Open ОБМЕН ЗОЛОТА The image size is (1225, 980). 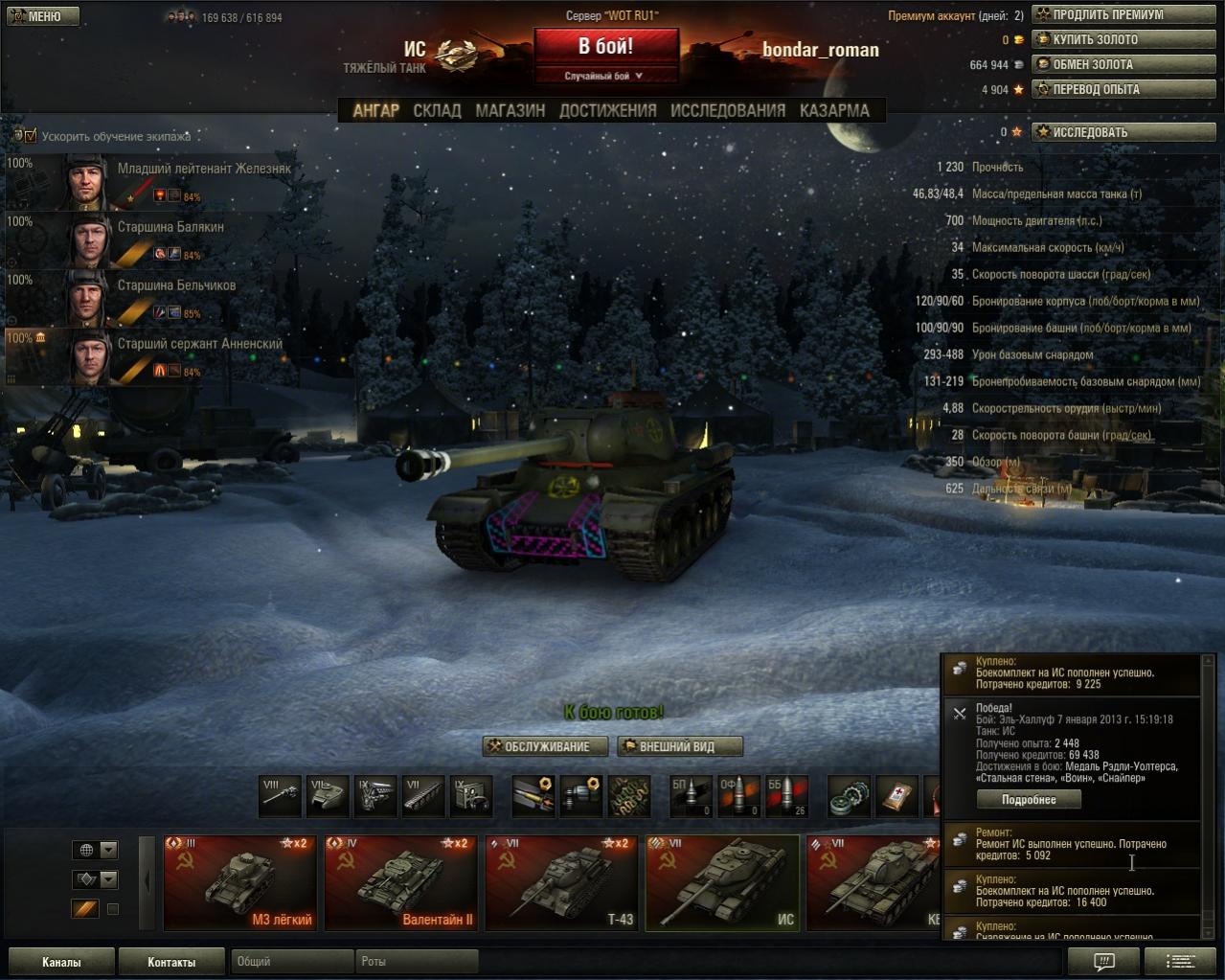pos(1123,65)
